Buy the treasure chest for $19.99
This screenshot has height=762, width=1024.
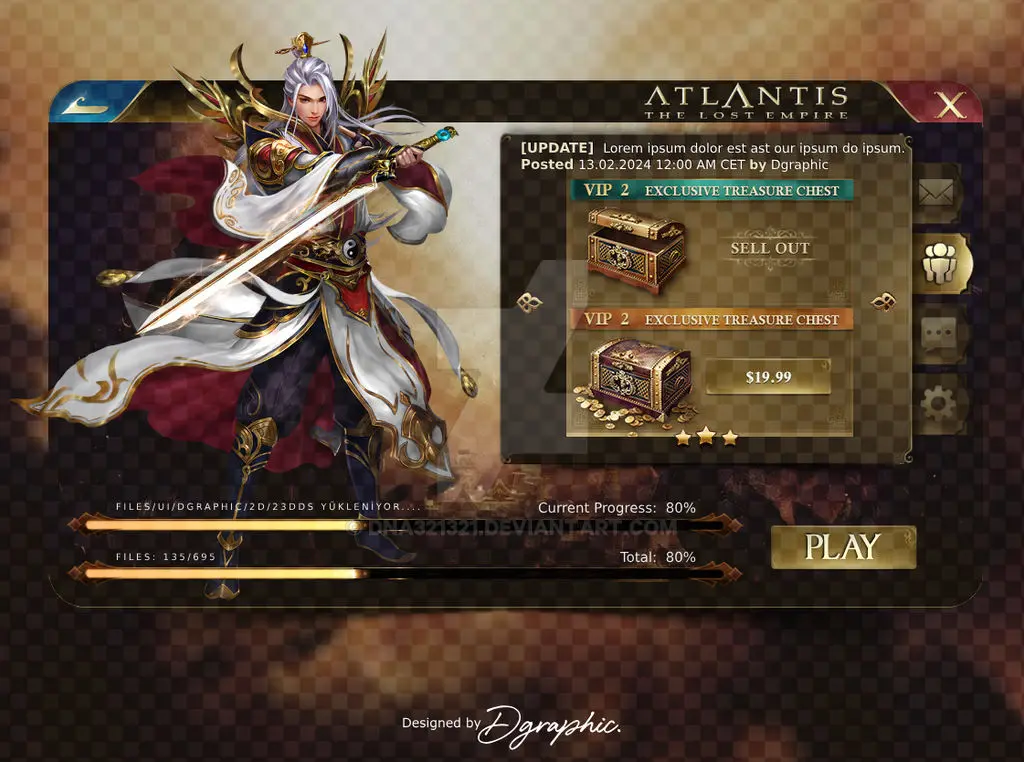(x=768, y=377)
